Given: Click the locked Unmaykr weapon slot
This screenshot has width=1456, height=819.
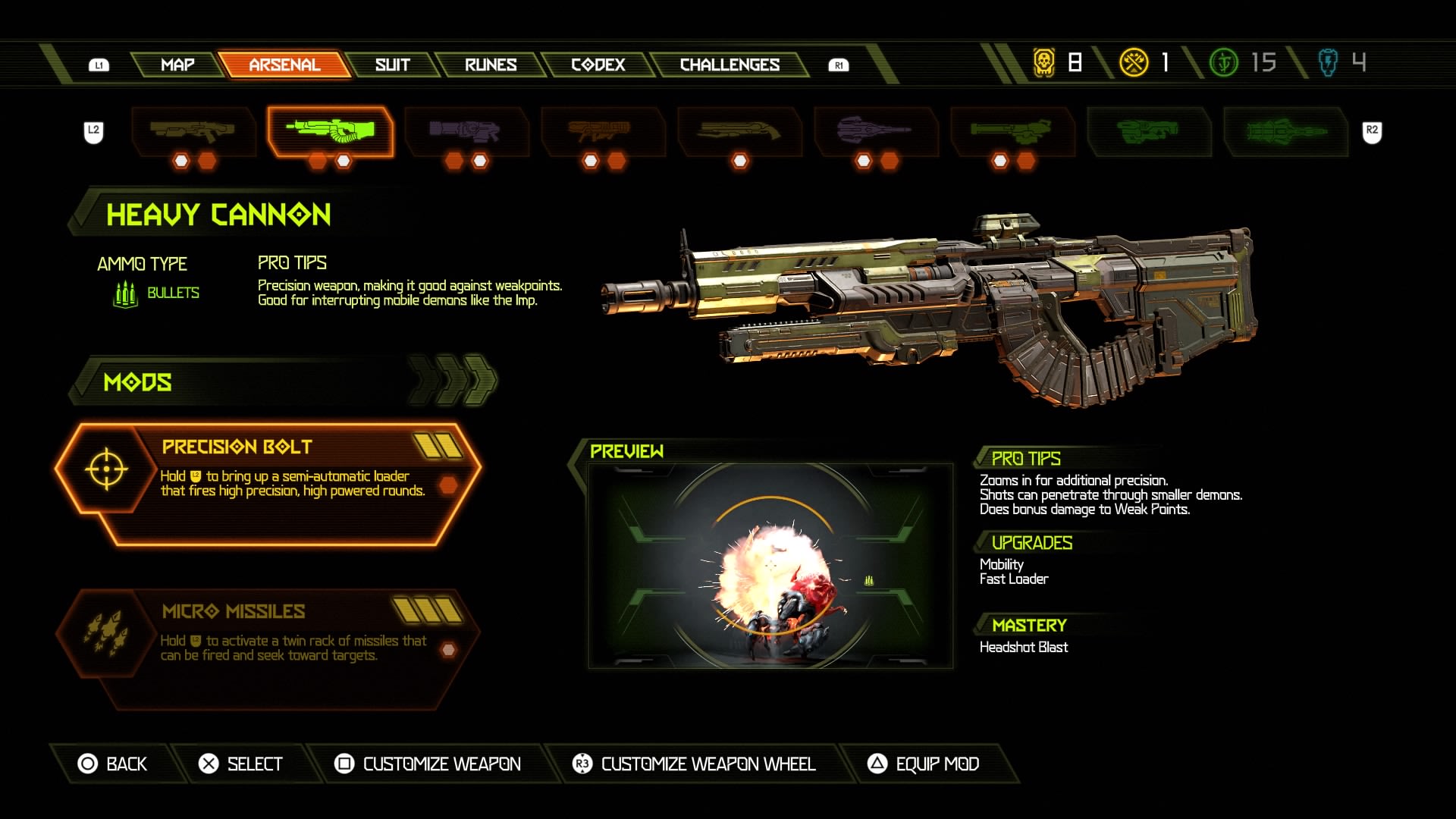Looking at the screenshot, I should tap(1285, 131).
